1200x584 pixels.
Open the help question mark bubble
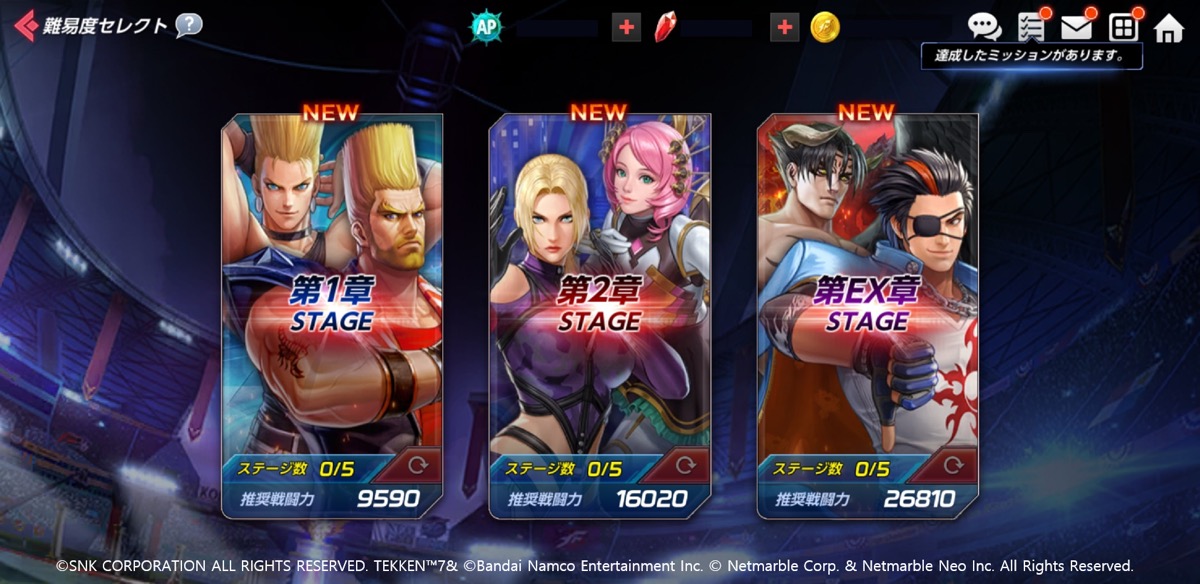click(x=188, y=25)
